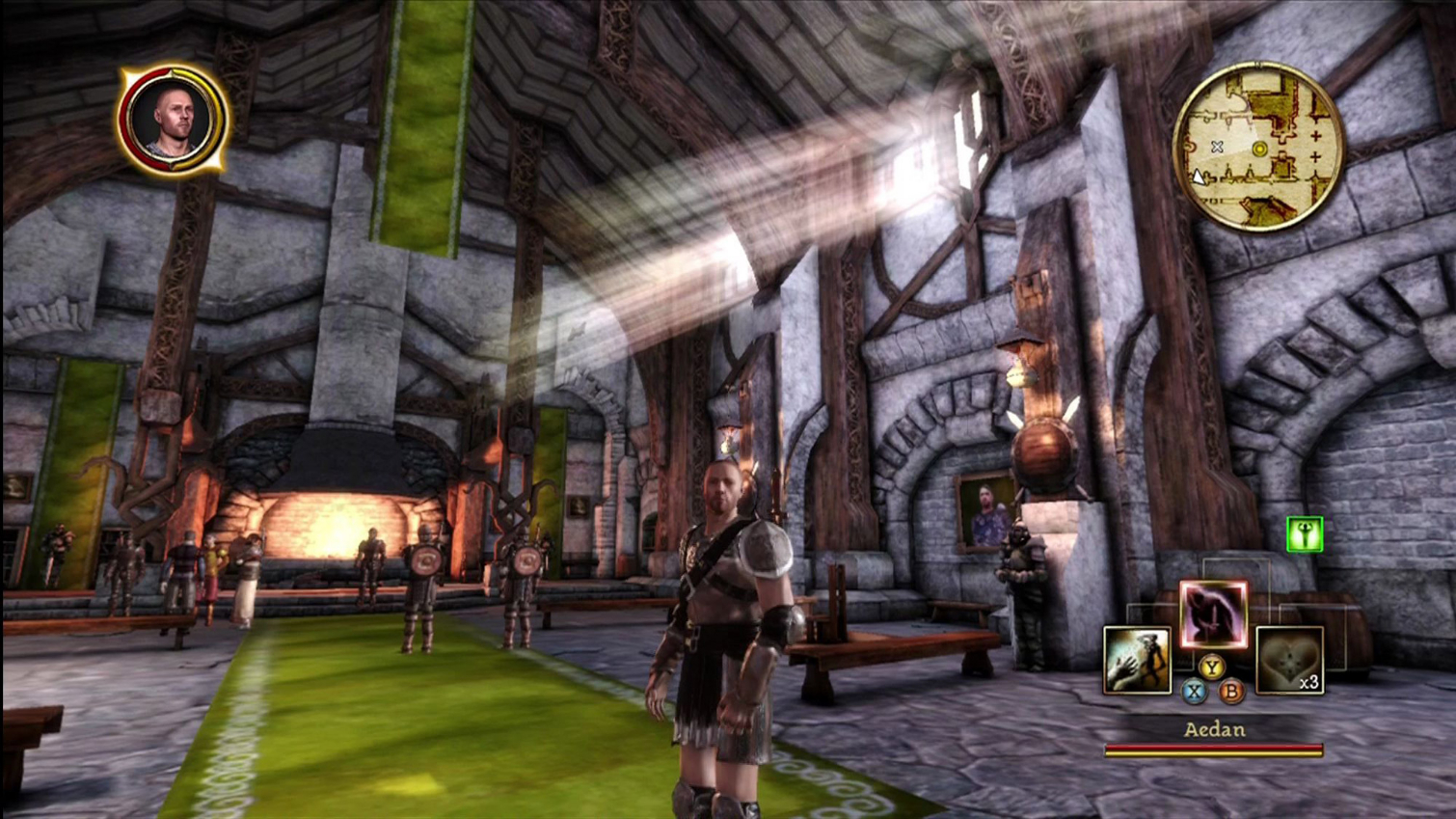Click the white arrow indicator on the minimap
Viewport: 1456px width, 819px height.
coord(1199,177)
